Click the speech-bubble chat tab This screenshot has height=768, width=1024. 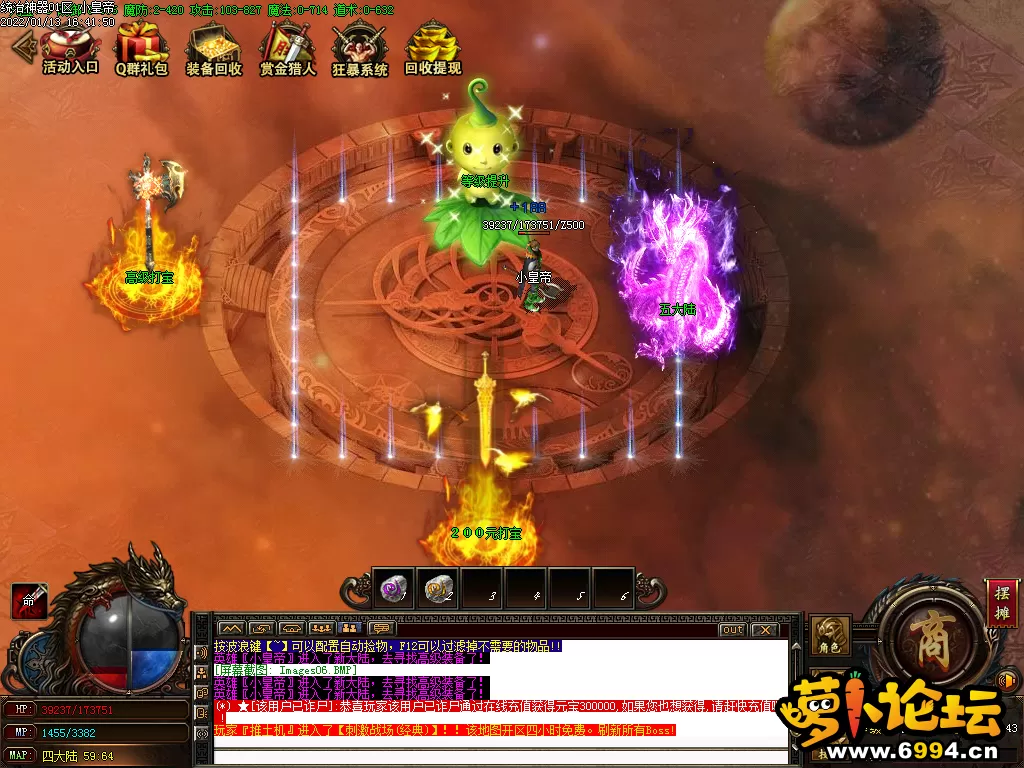[x=381, y=629]
